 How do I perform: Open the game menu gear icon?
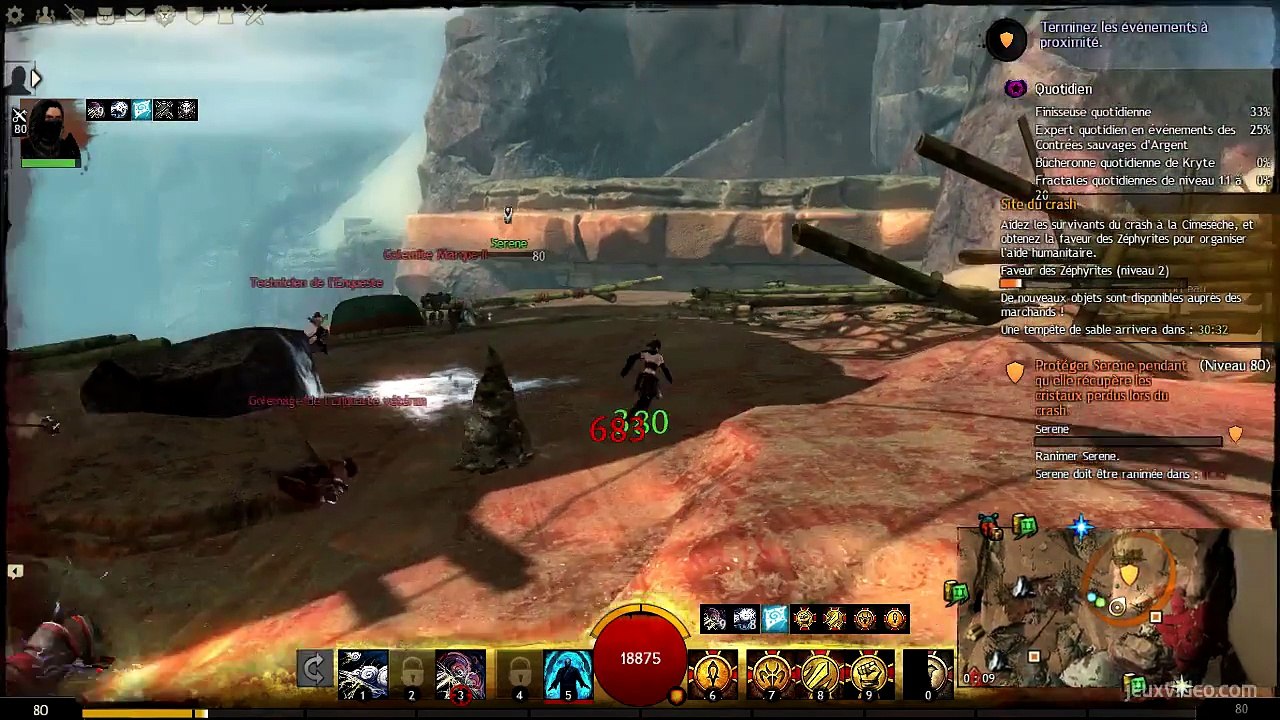[16, 15]
